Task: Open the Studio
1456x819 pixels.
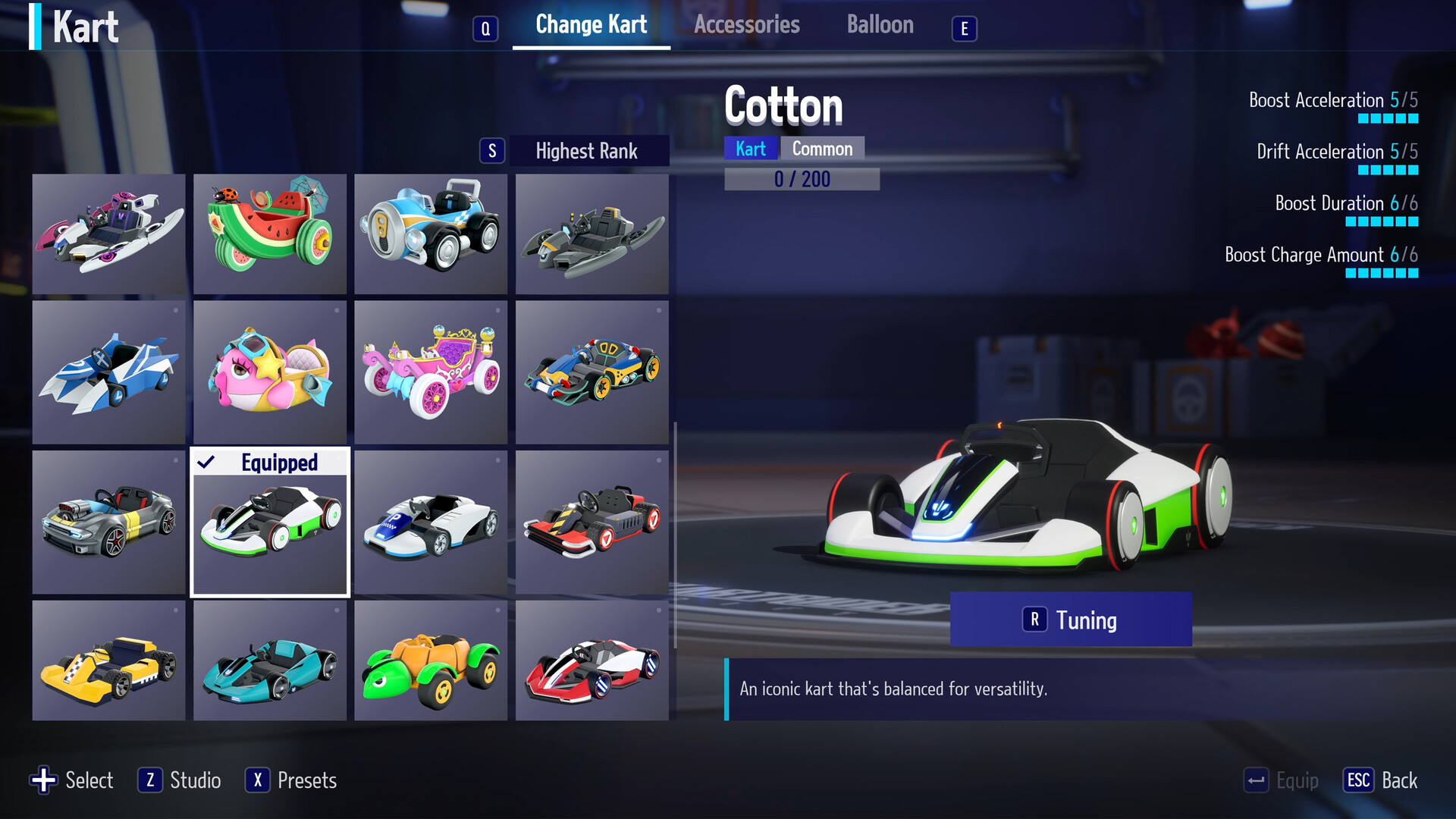Action: (x=180, y=780)
